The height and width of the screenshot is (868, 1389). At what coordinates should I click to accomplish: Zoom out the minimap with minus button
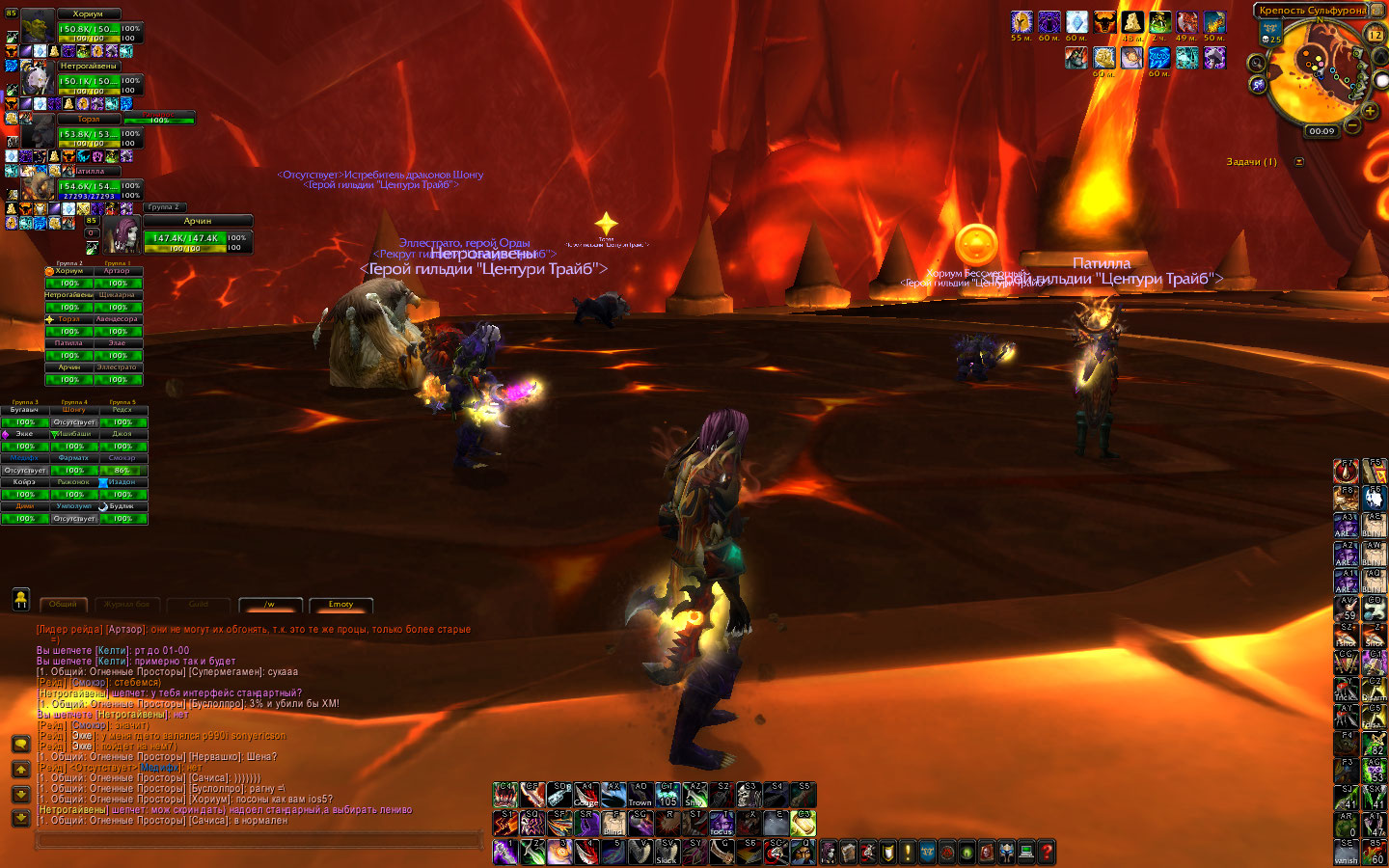1352,125
